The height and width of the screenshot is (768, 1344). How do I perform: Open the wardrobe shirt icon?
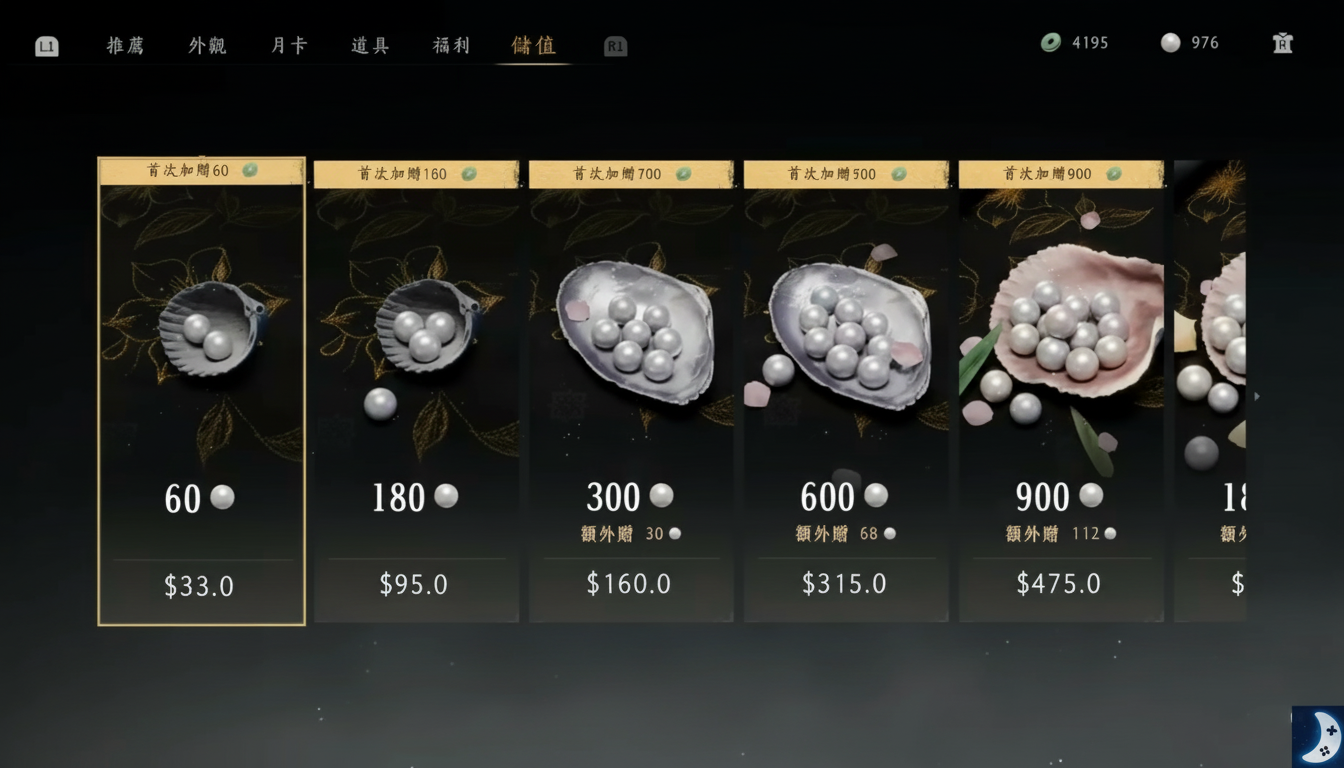tap(1283, 43)
